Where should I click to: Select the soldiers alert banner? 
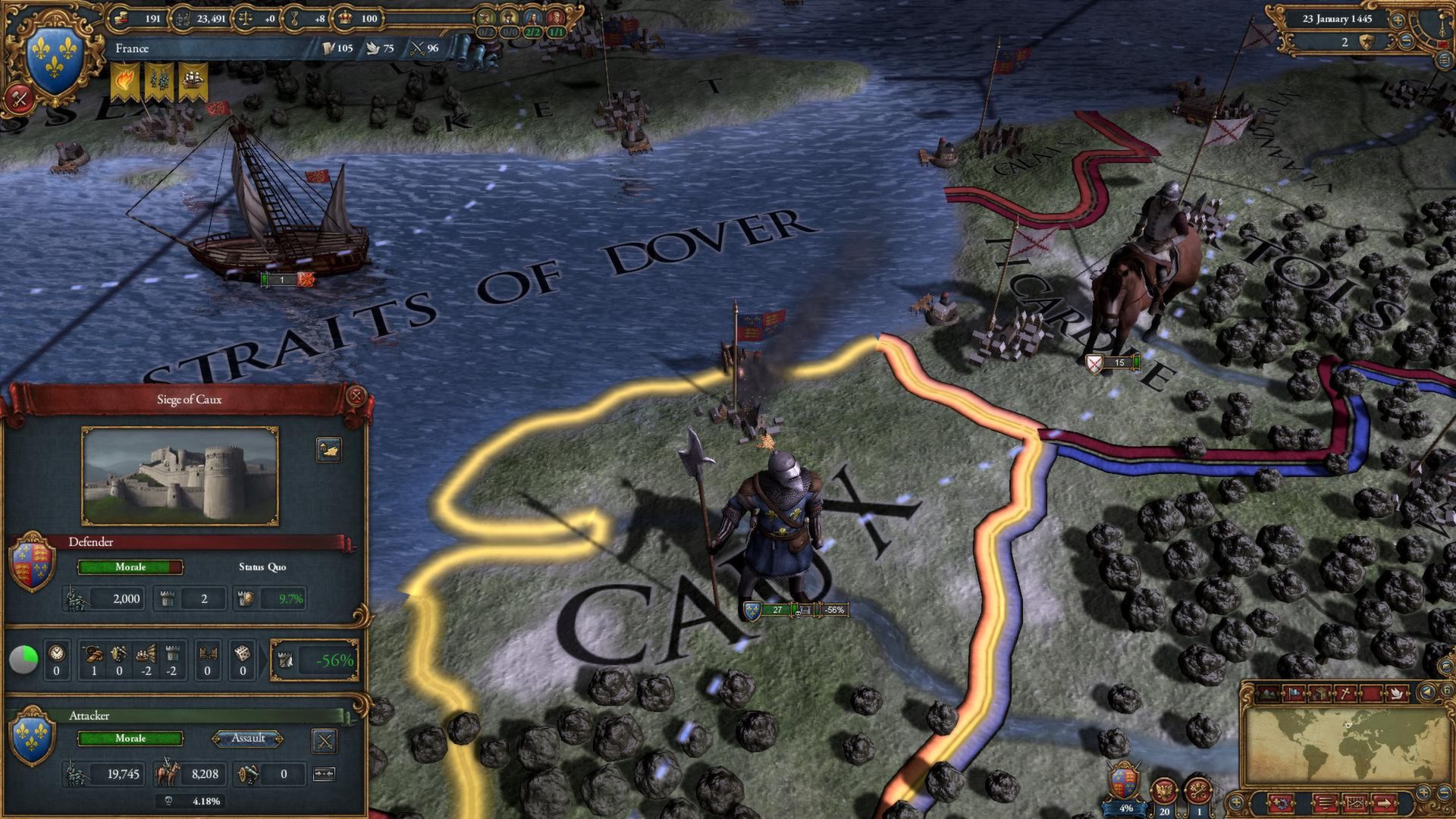coord(160,82)
